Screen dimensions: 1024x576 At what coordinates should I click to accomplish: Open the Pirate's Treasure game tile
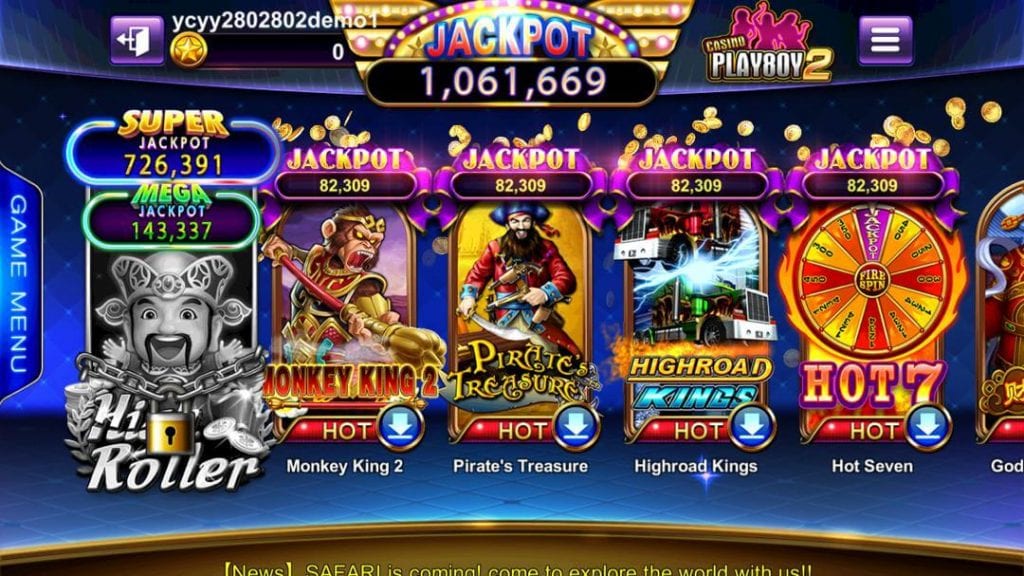point(519,300)
